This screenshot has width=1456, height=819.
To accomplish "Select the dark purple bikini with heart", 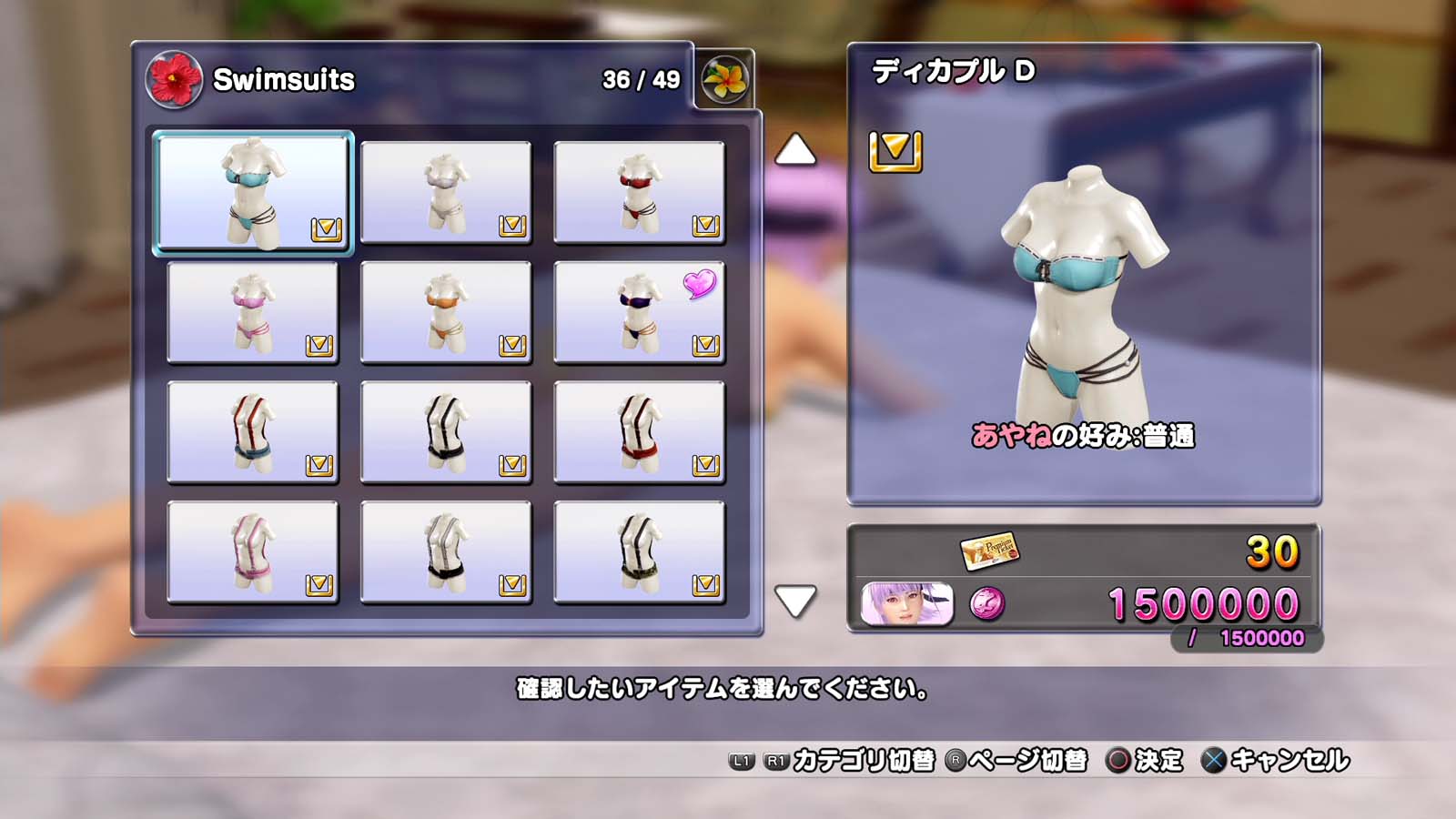I will (x=639, y=312).
